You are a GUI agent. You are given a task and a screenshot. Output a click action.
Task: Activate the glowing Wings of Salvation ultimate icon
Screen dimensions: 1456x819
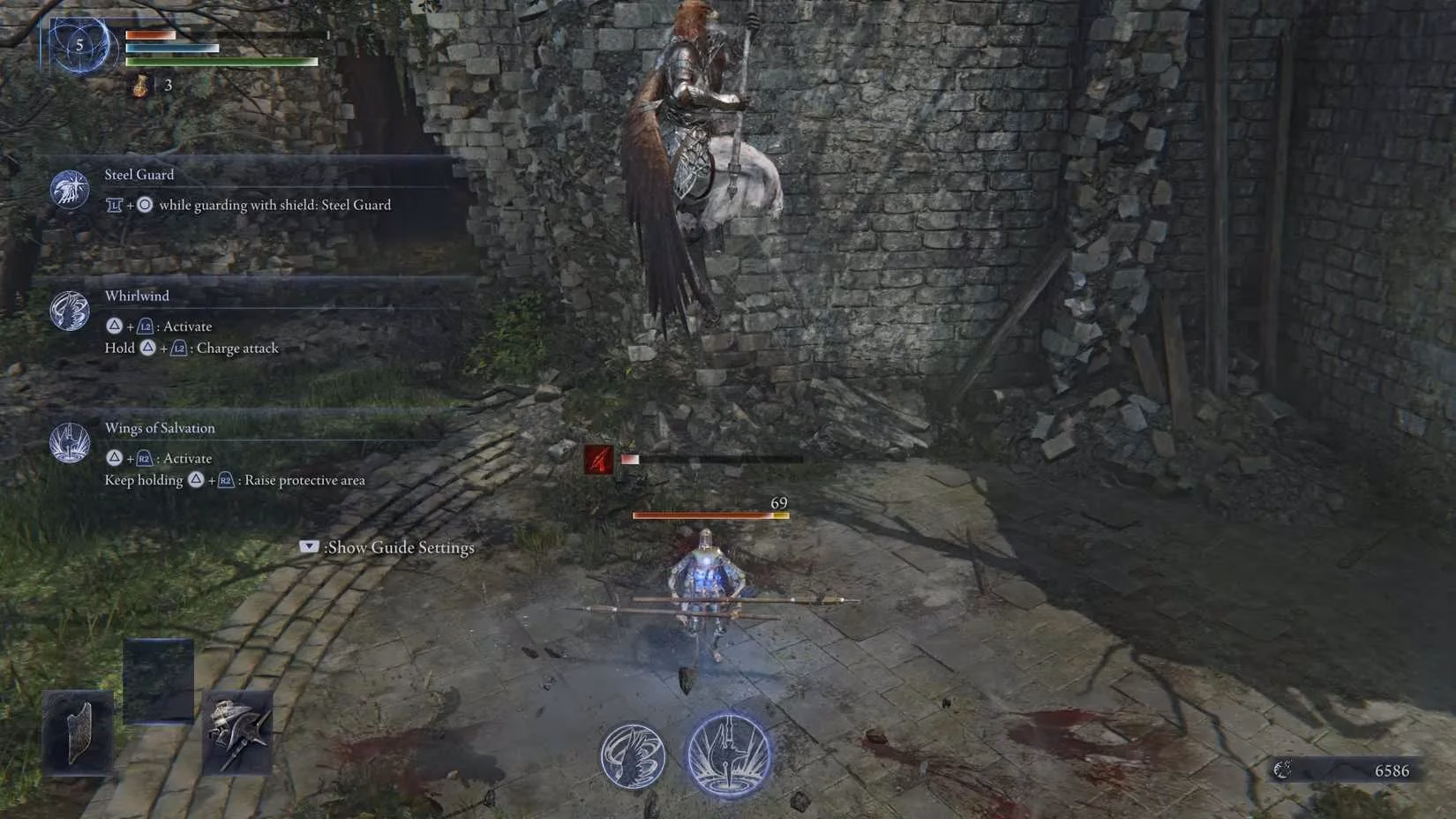click(729, 755)
